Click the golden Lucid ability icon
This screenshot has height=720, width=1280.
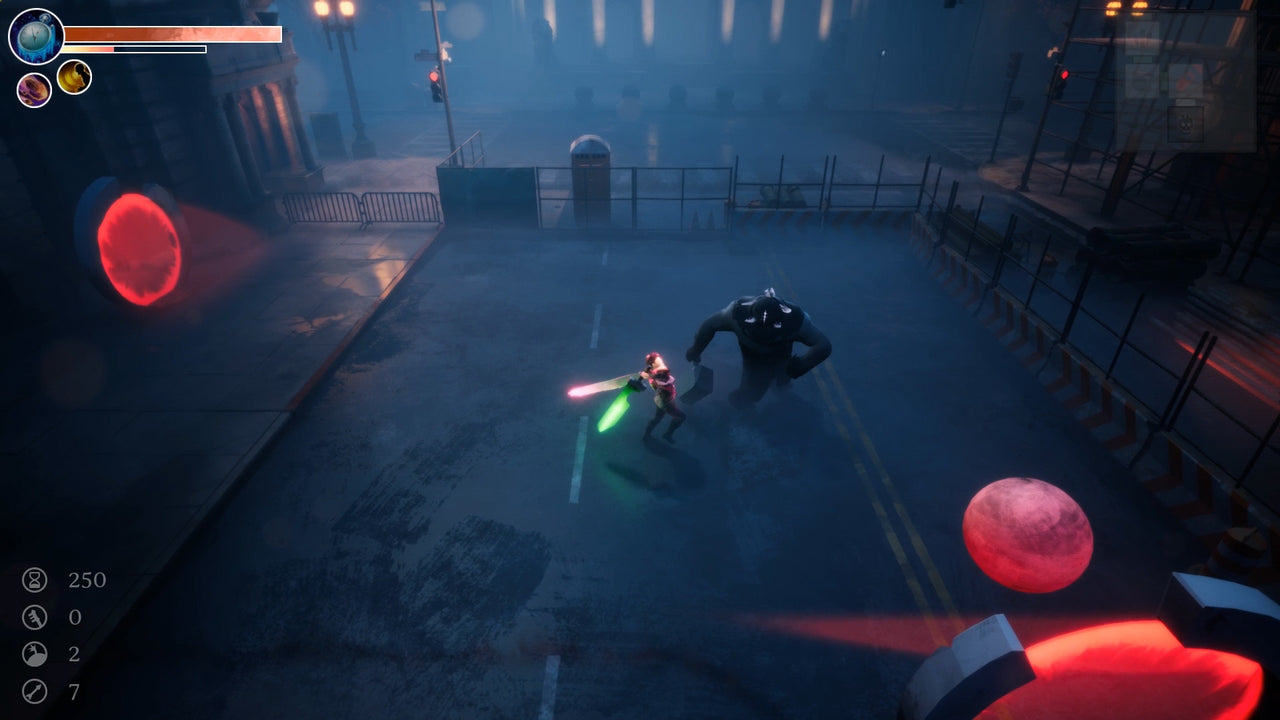point(74,77)
